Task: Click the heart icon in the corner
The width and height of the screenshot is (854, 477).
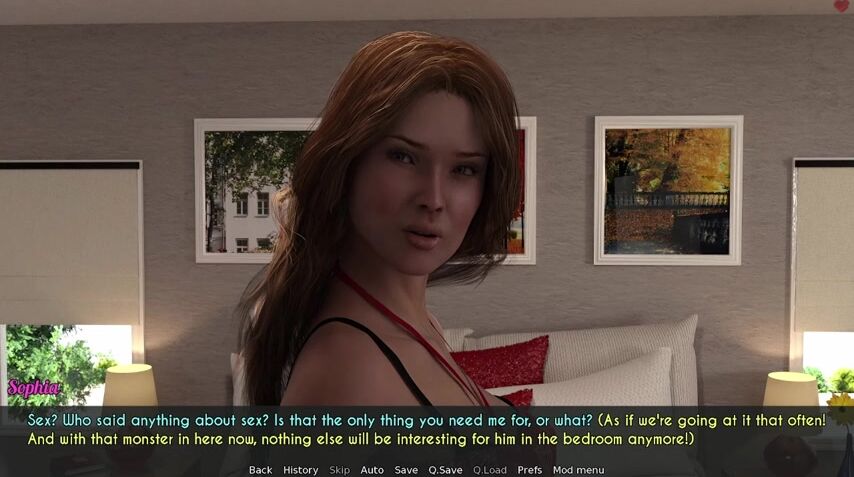Action: tap(841, 6)
